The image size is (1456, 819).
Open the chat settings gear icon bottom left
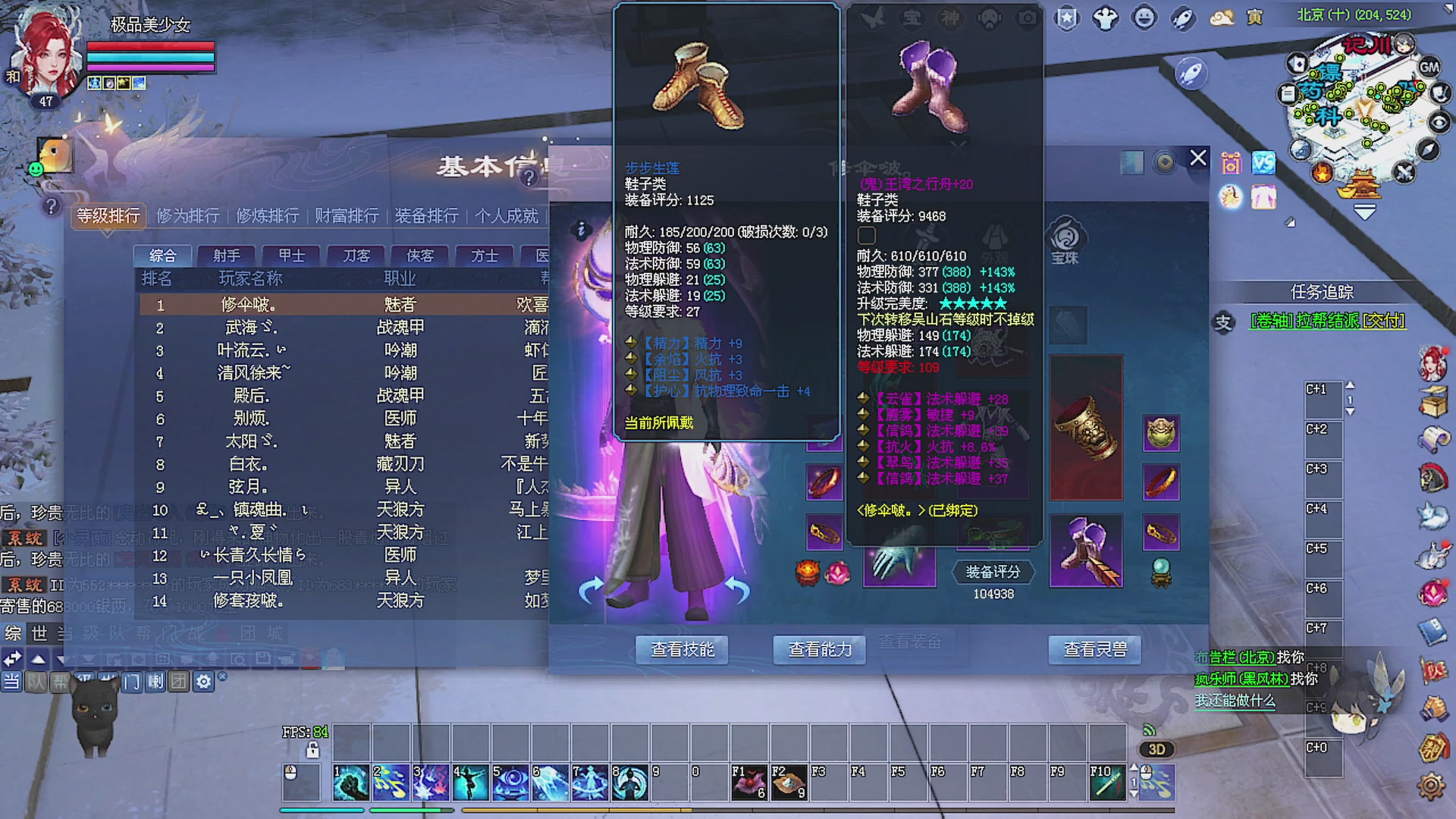(202, 682)
